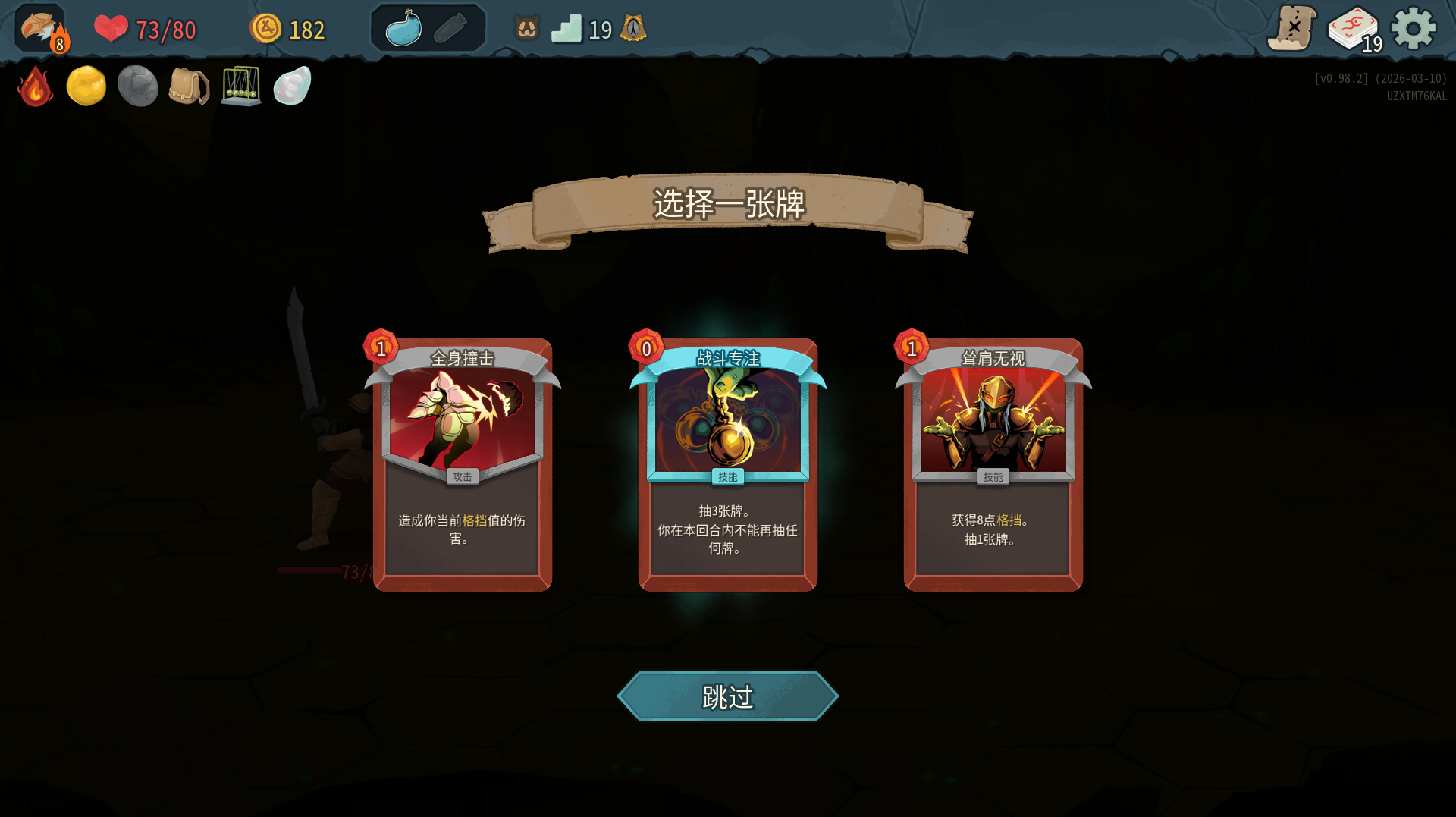Choose the 全身撞击 attack card
The height and width of the screenshot is (817, 1456).
pos(462,463)
